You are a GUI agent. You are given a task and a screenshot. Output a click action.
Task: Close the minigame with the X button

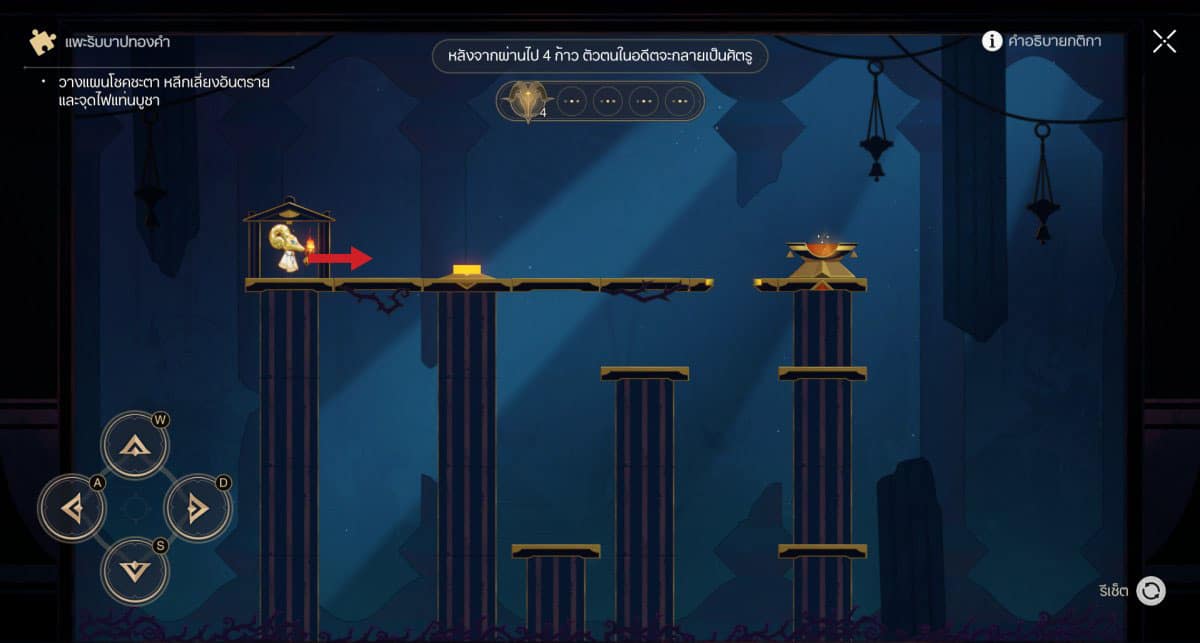click(x=1164, y=41)
